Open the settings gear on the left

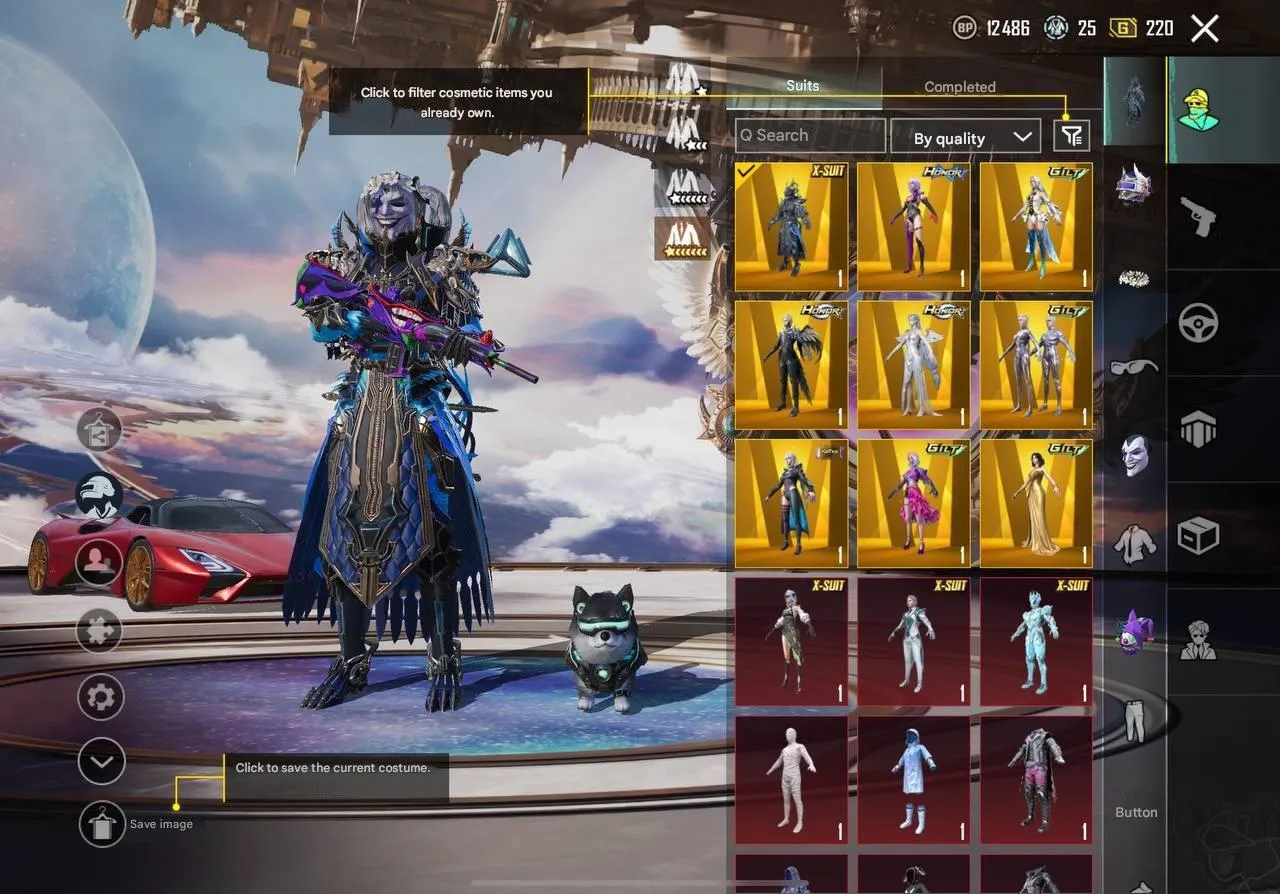99,697
